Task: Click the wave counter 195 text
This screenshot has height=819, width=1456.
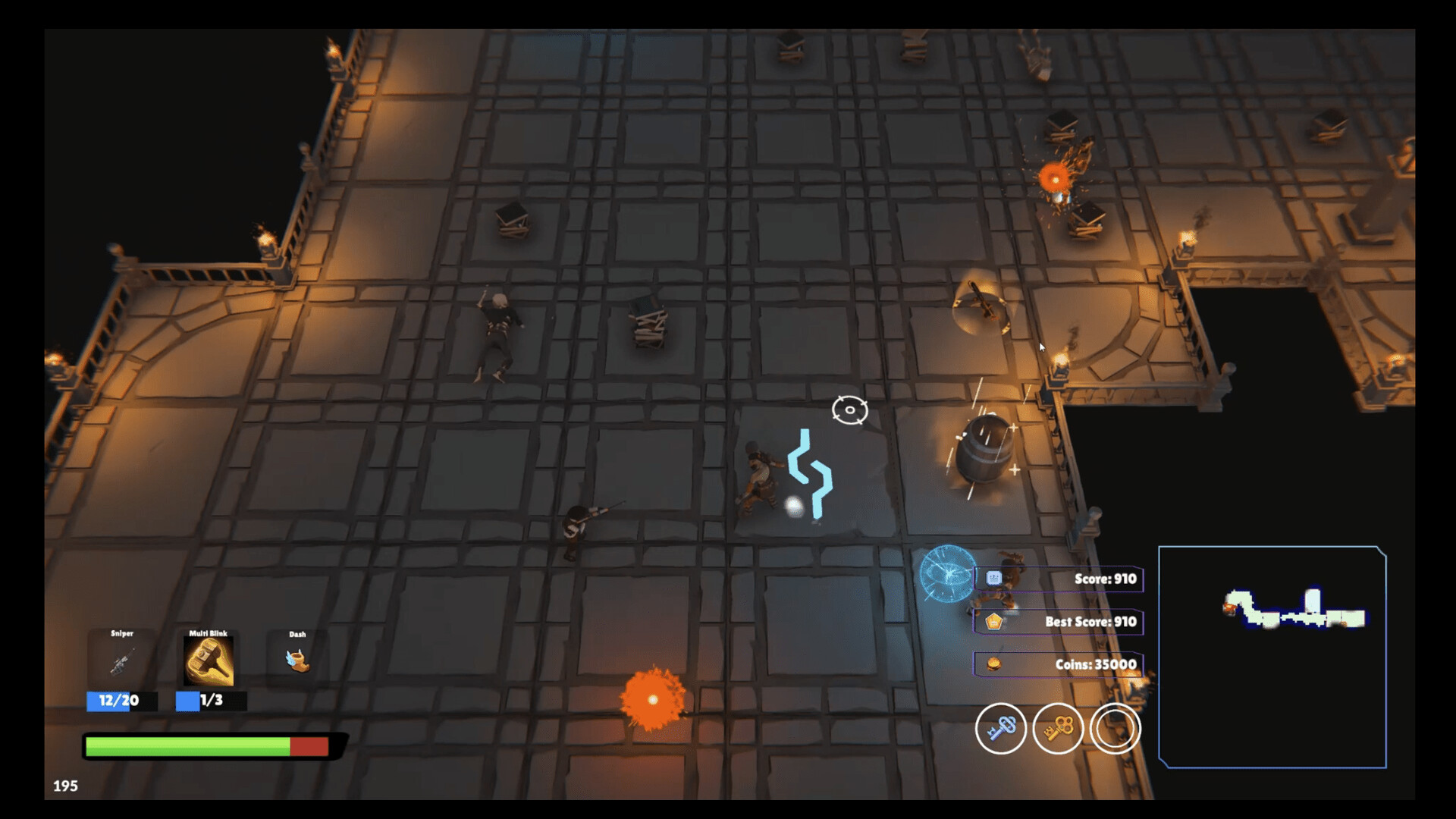Action: tap(67, 786)
